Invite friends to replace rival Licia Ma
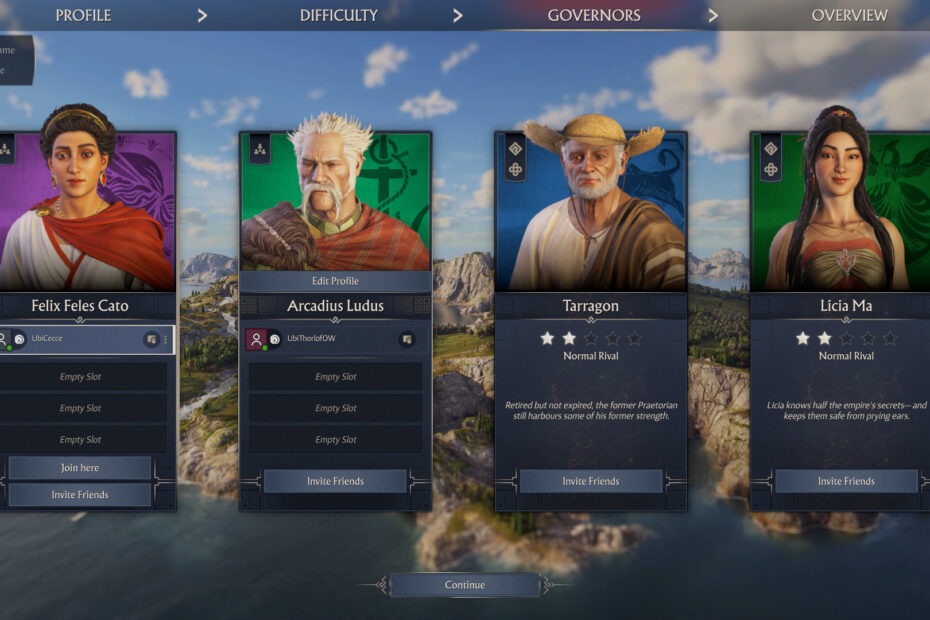930x620 pixels. [846, 481]
